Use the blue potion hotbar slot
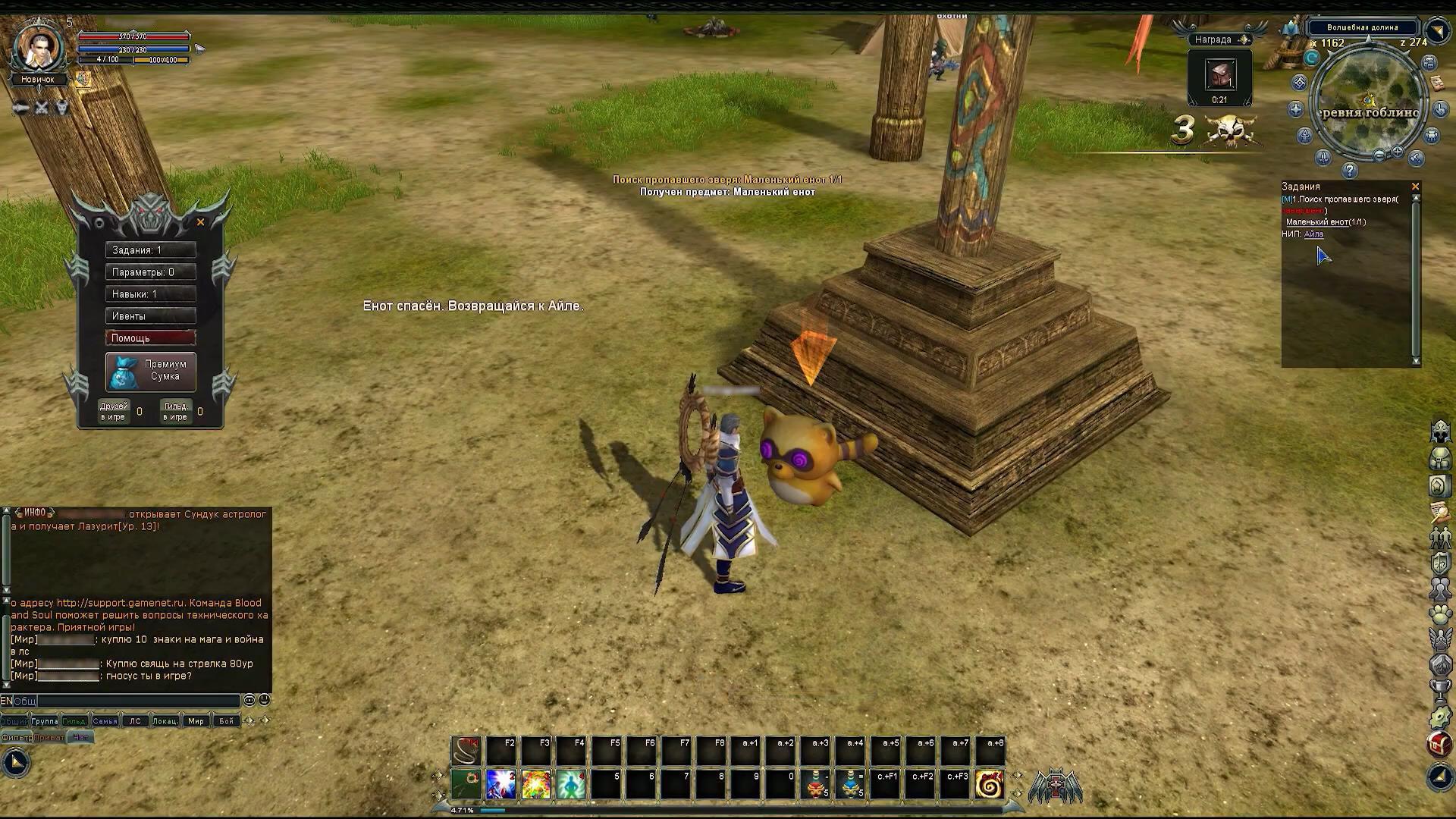 point(850,785)
